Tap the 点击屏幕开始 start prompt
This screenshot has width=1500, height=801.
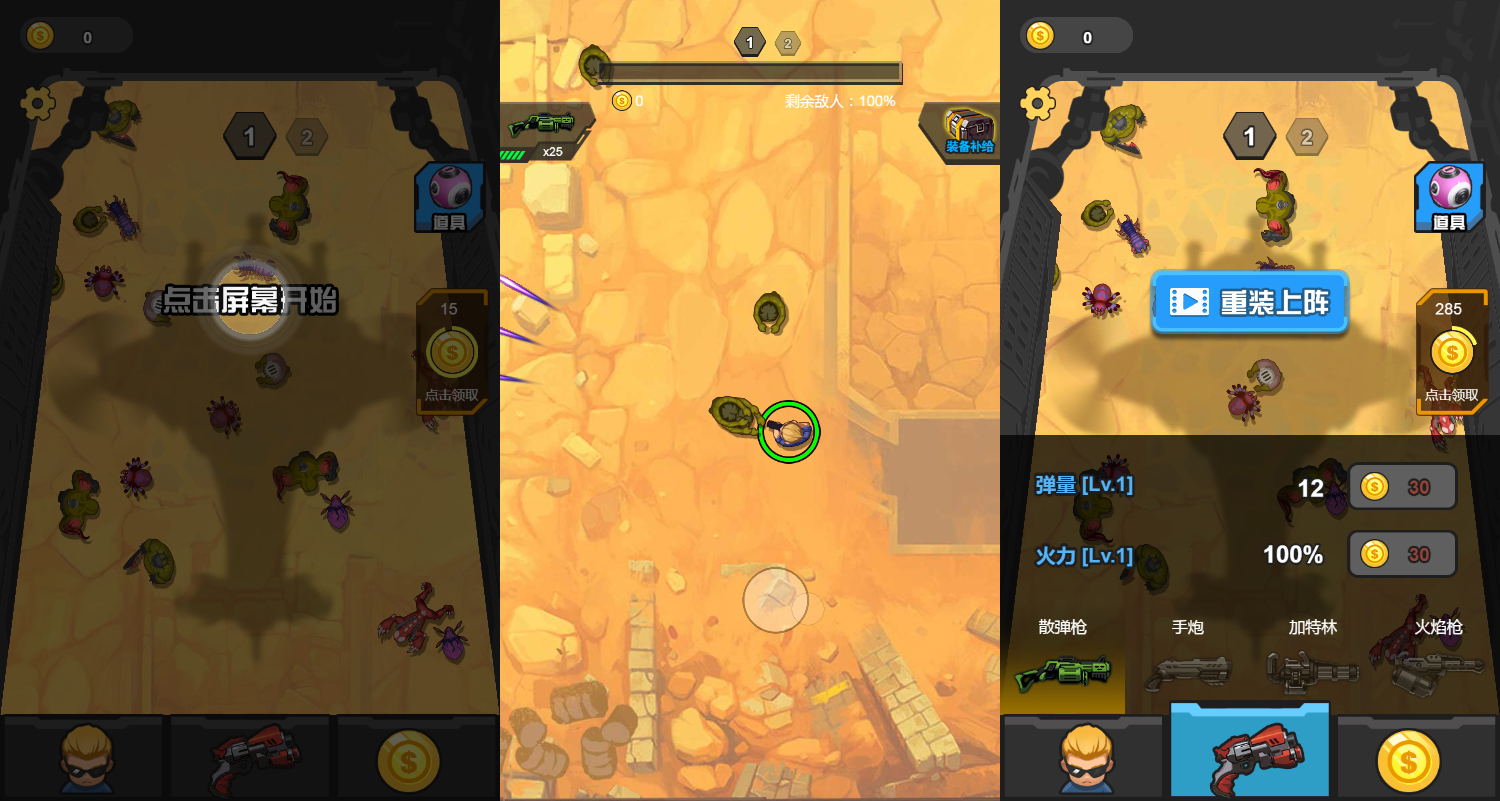click(x=250, y=300)
